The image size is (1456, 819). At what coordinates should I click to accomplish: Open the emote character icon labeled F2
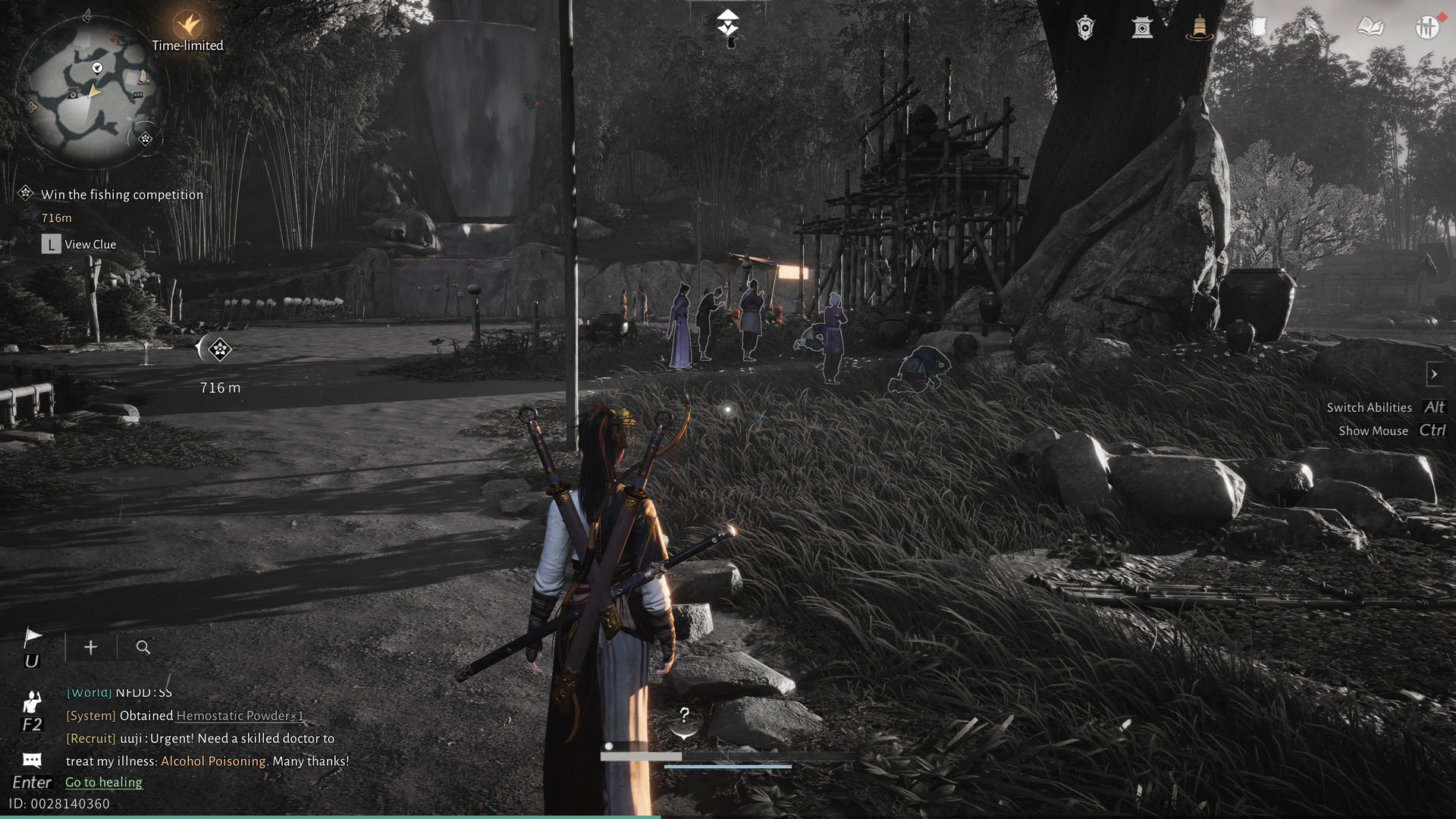pos(33,701)
